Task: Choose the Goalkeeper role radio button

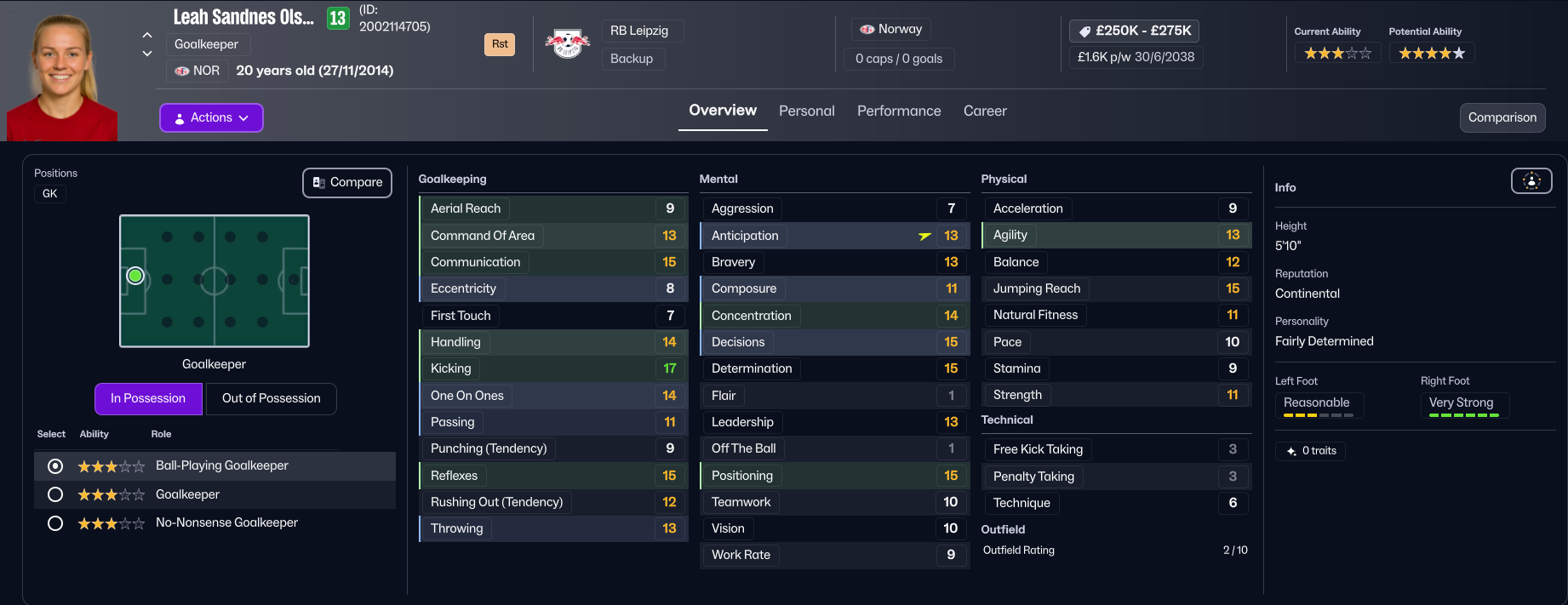Action: click(56, 494)
